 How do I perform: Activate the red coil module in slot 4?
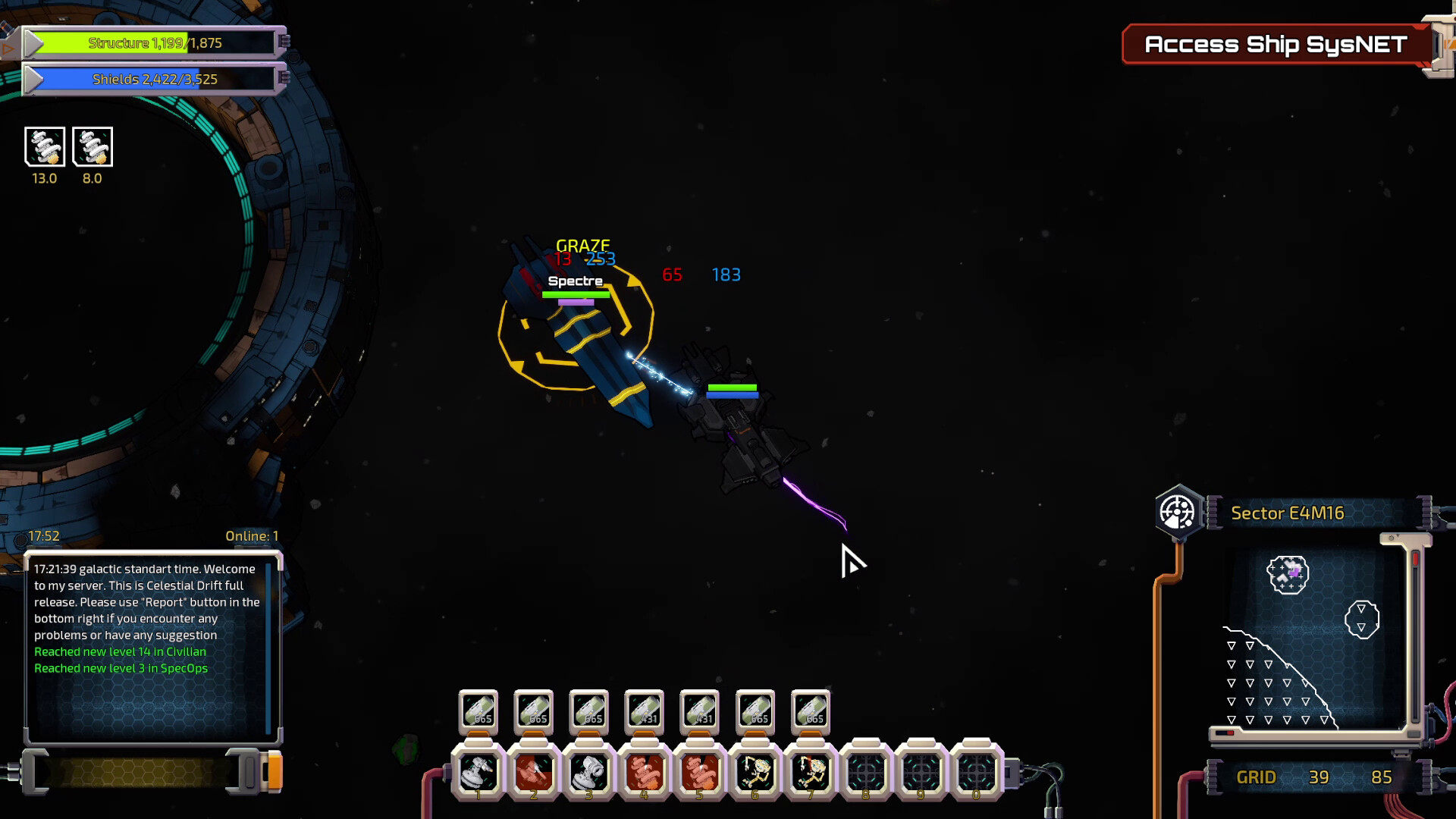click(645, 773)
